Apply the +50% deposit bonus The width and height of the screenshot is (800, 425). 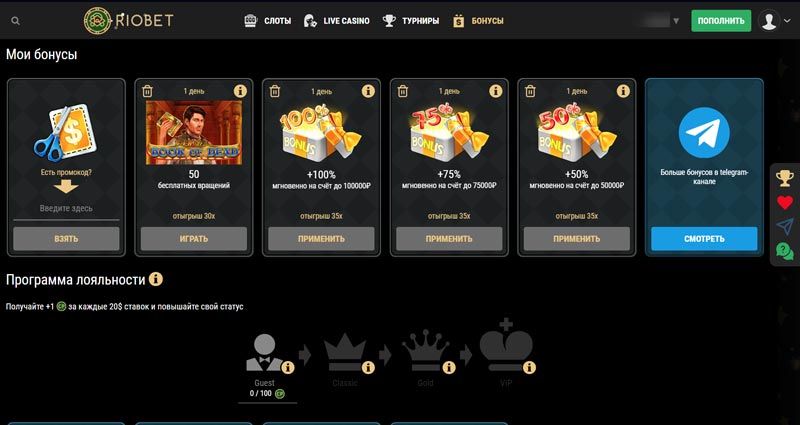point(577,239)
